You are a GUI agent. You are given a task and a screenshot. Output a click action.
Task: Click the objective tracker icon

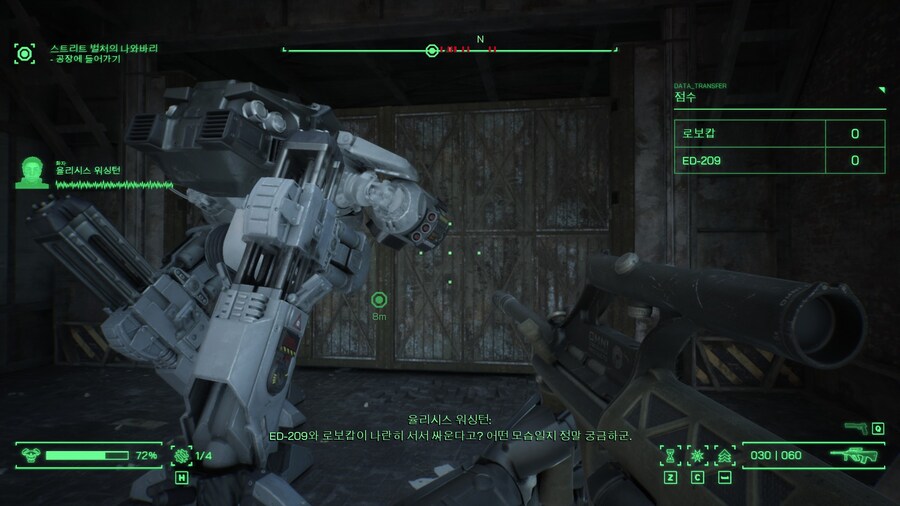[x=24, y=53]
